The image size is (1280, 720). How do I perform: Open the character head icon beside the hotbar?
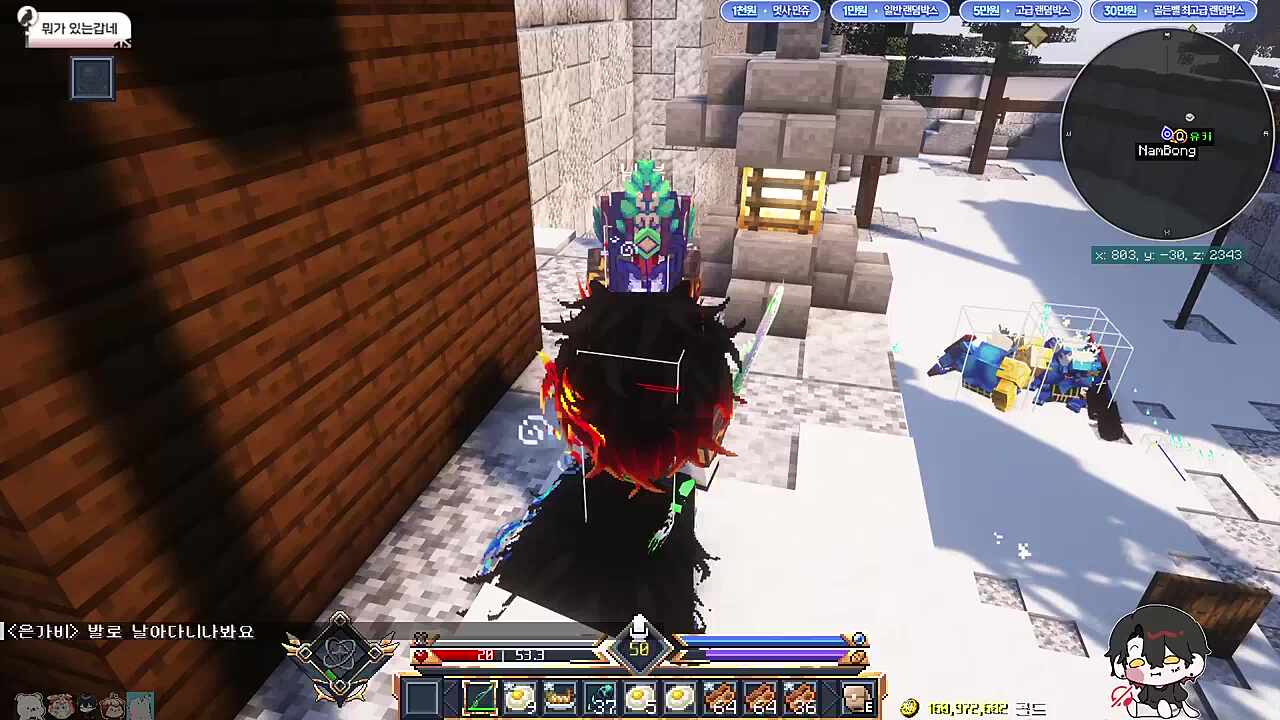click(x=857, y=697)
